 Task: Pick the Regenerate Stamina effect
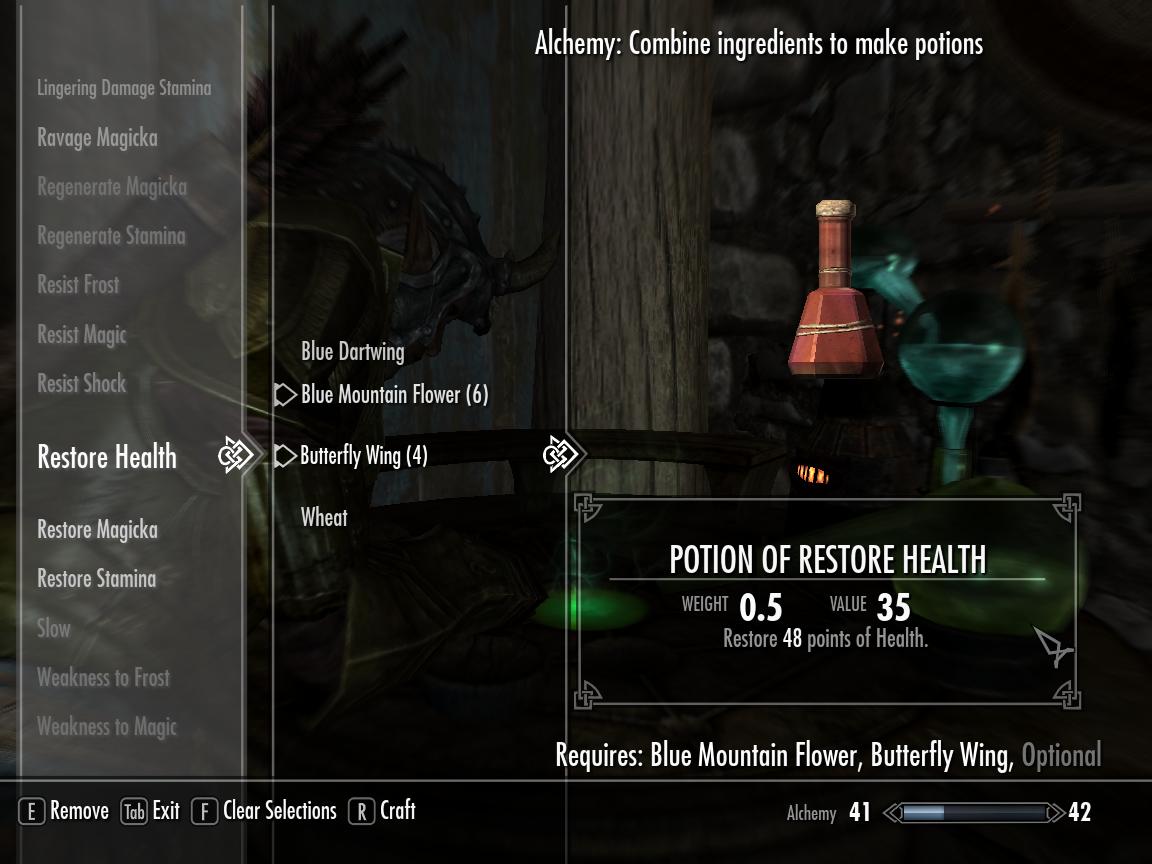111,237
